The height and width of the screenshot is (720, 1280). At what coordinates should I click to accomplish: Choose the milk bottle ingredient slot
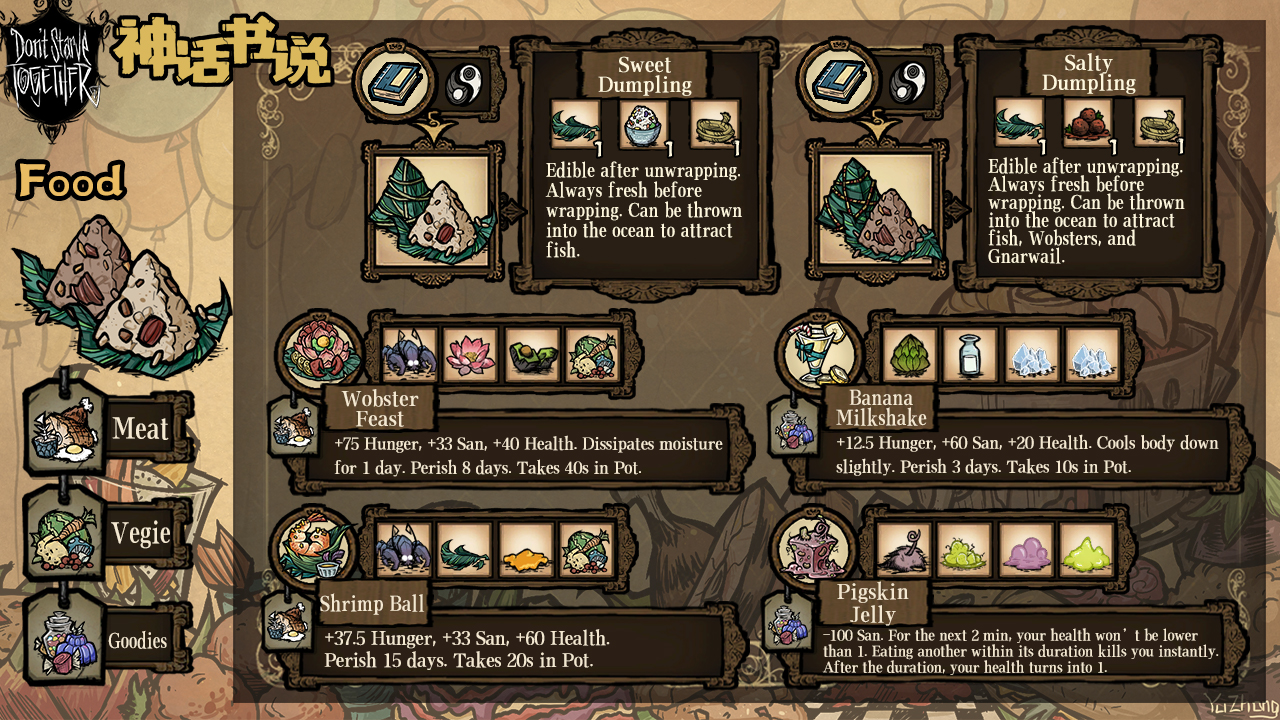[x=970, y=356]
